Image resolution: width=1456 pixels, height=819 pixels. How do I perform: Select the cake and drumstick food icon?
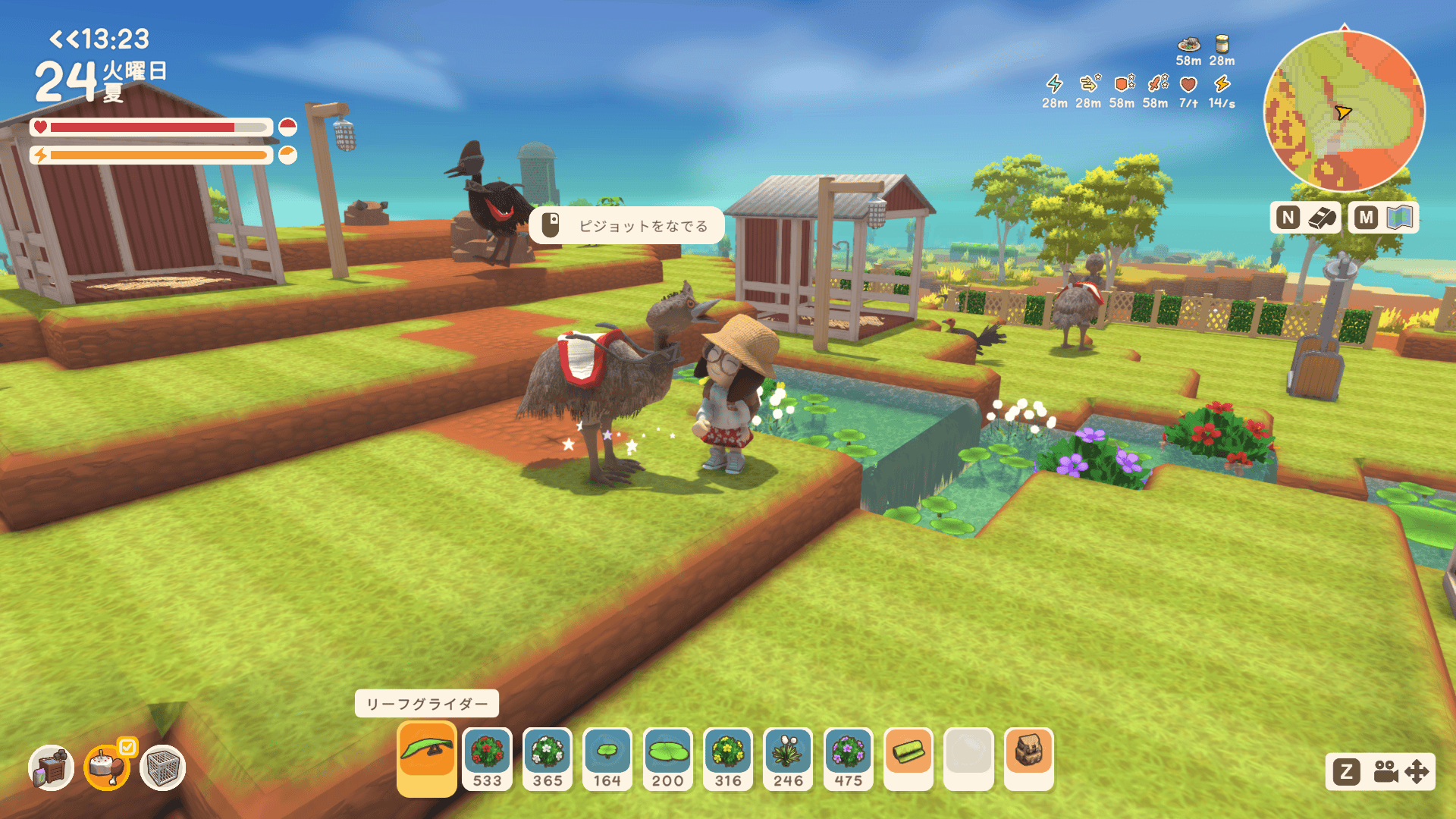tap(107, 767)
